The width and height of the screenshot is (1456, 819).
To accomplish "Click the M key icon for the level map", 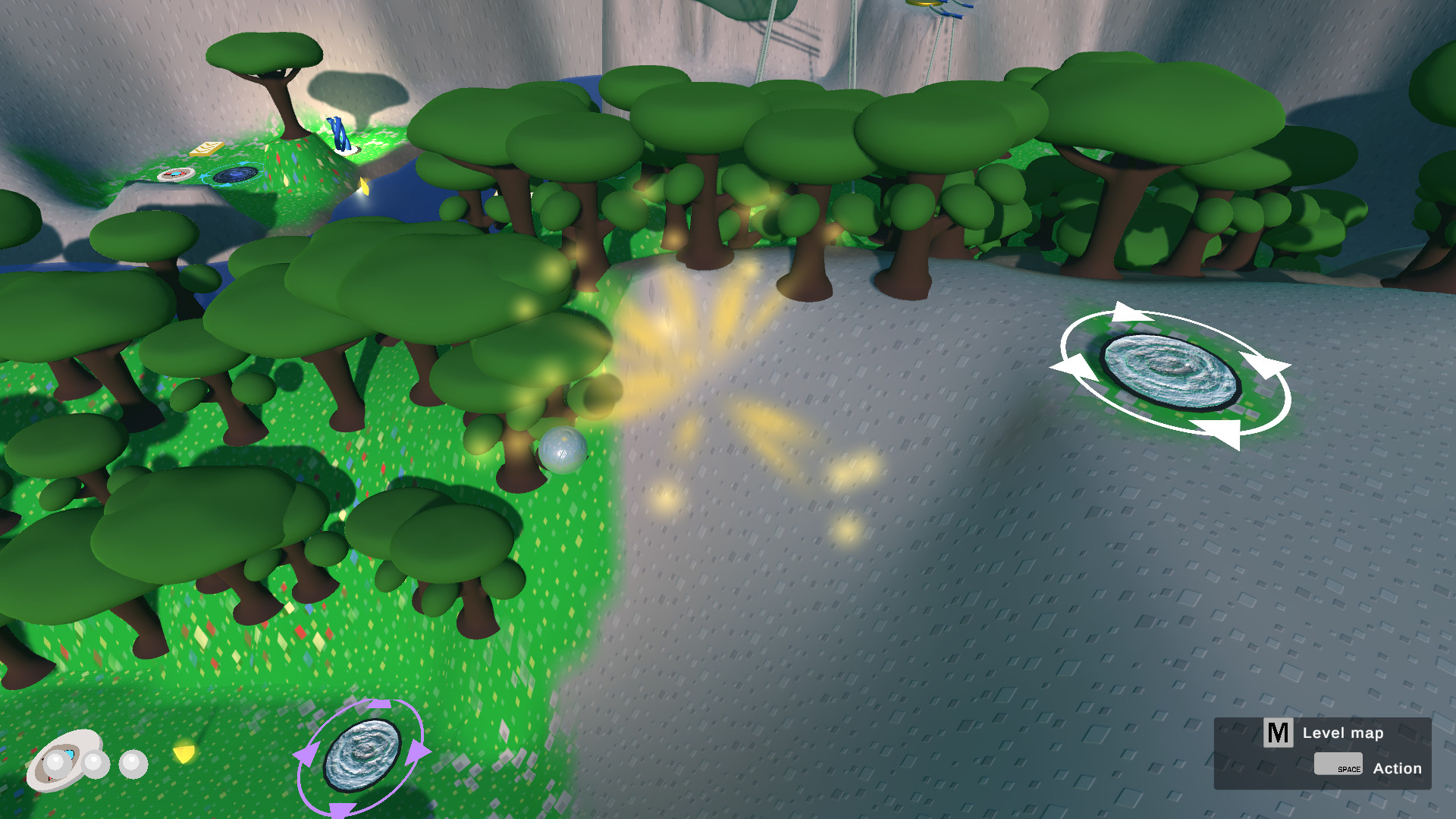I will (x=1279, y=733).
